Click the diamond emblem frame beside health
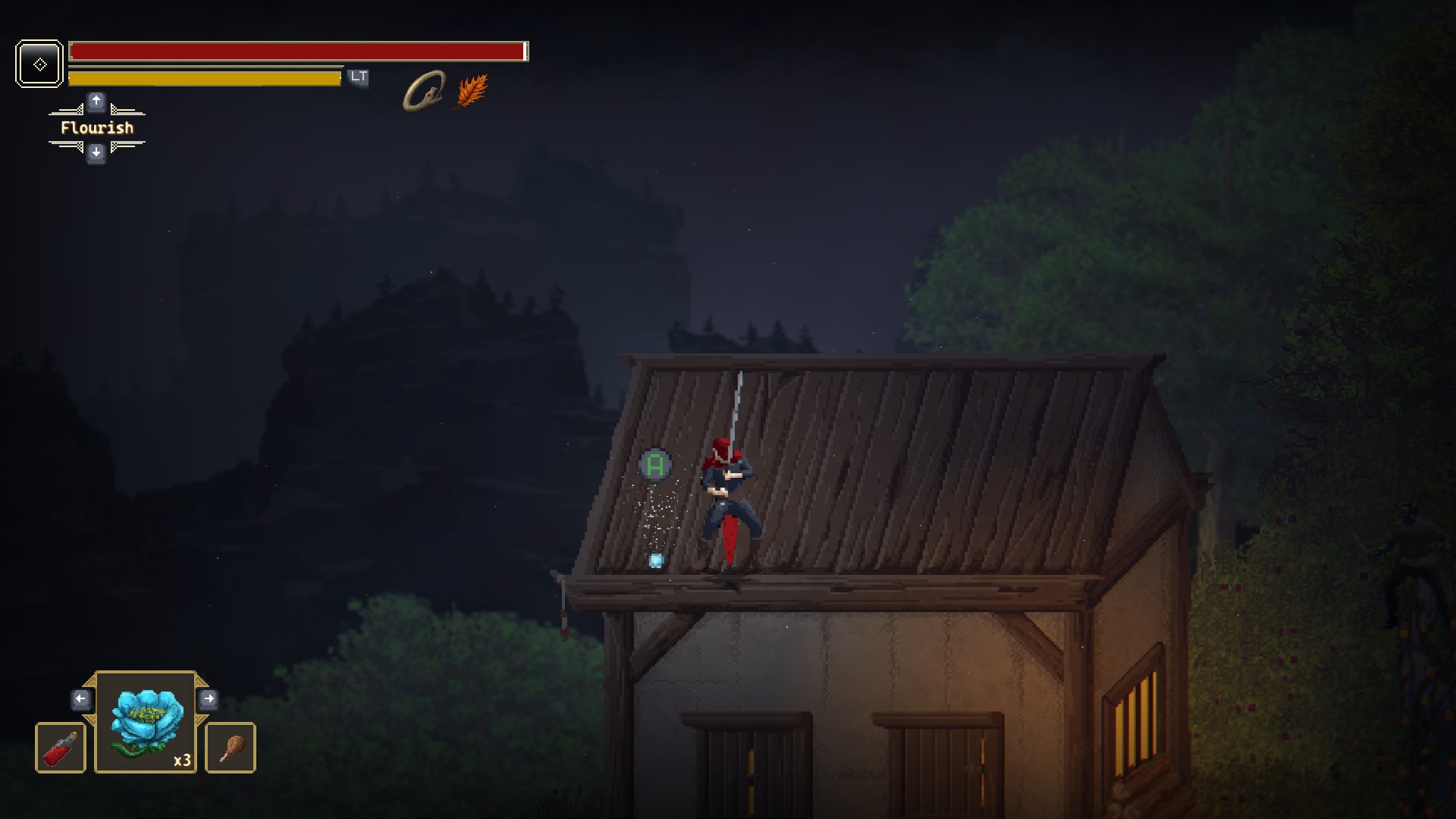This screenshot has height=819, width=1456. point(39,64)
